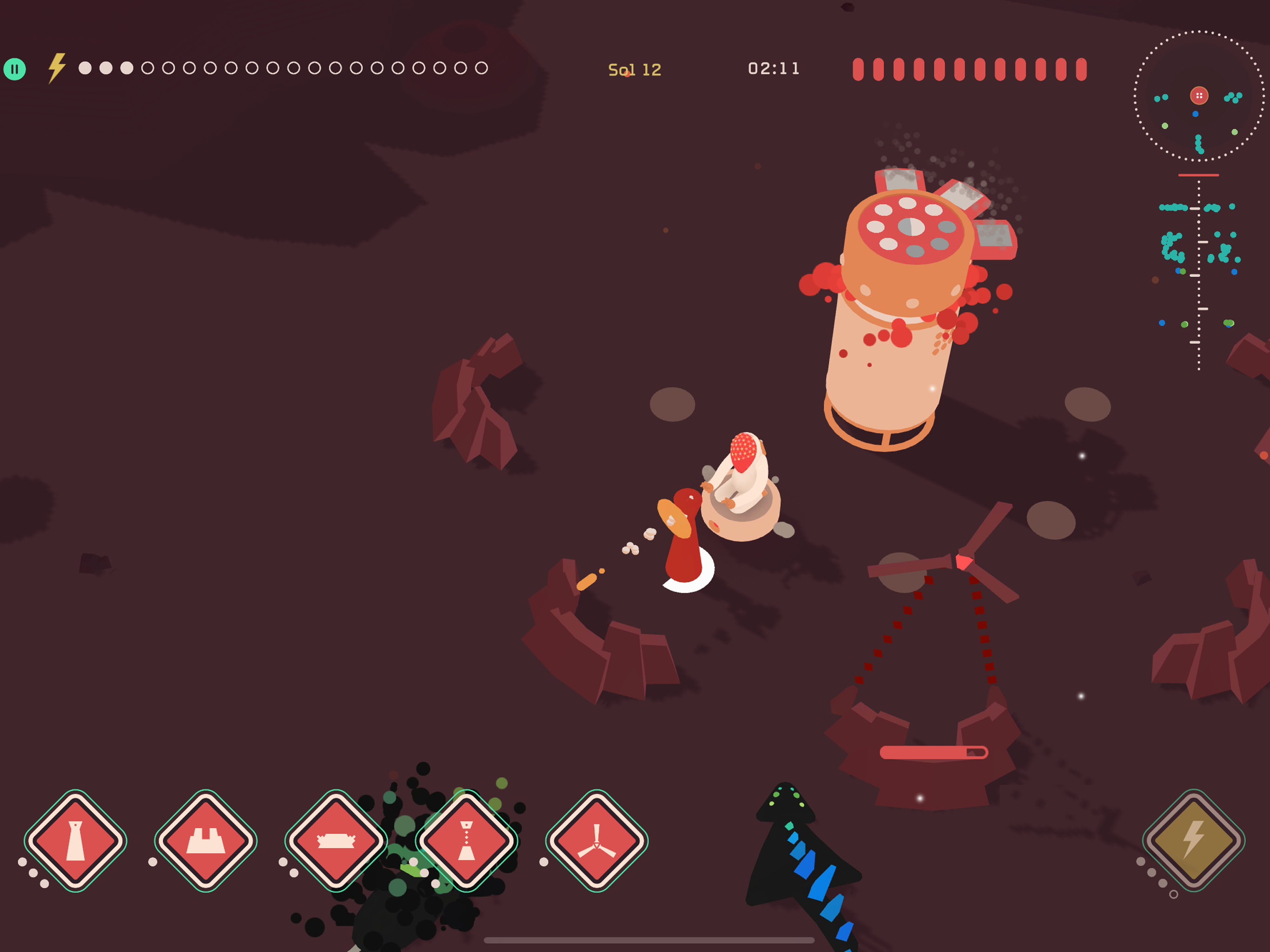
Task: Select the tall tower build button
Action: pos(75,840)
